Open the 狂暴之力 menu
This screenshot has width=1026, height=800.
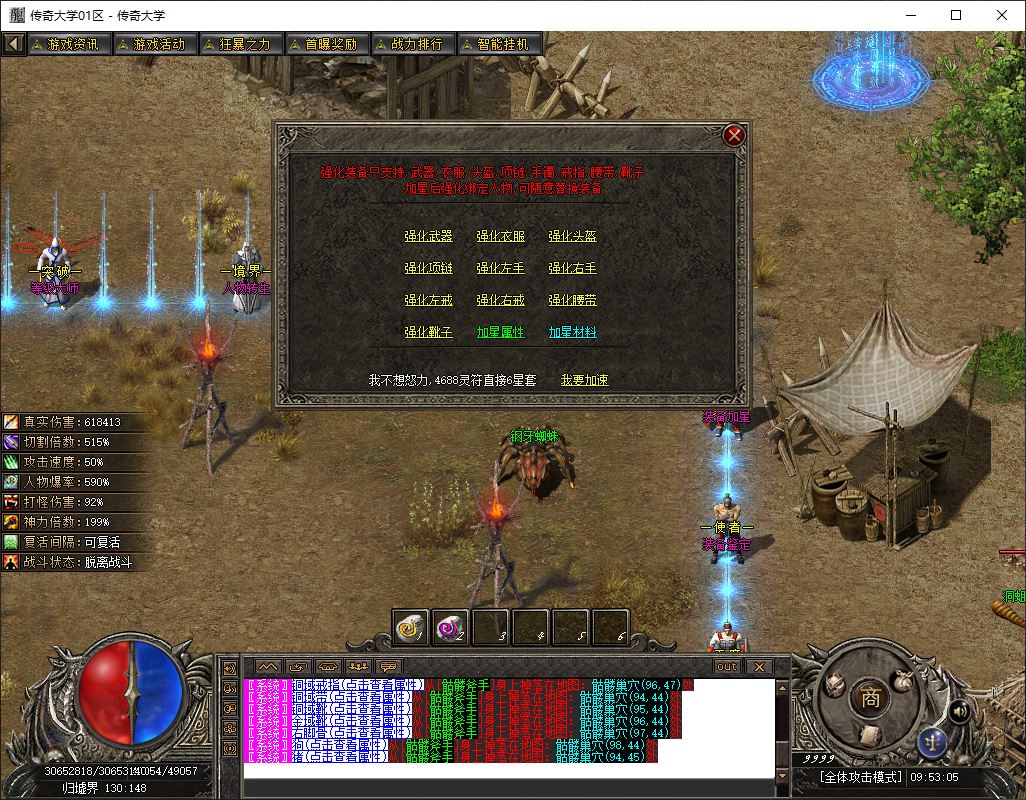tap(236, 44)
